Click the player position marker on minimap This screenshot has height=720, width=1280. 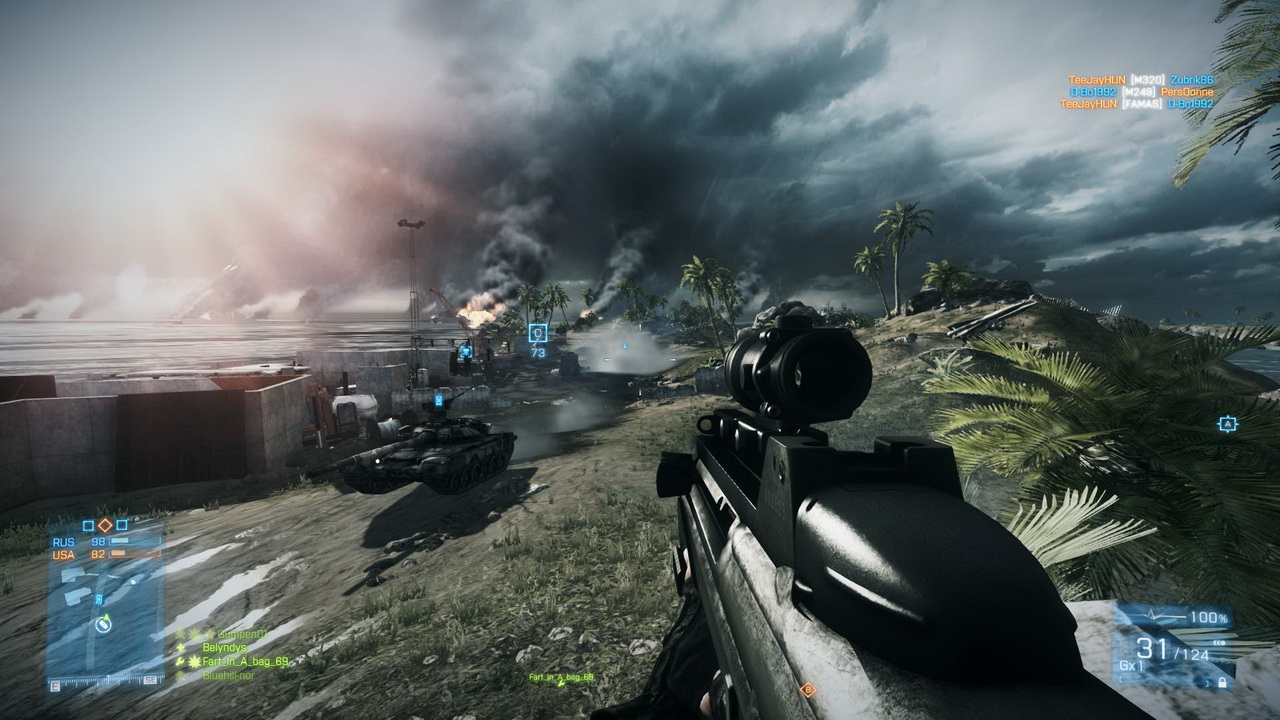pos(104,625)
